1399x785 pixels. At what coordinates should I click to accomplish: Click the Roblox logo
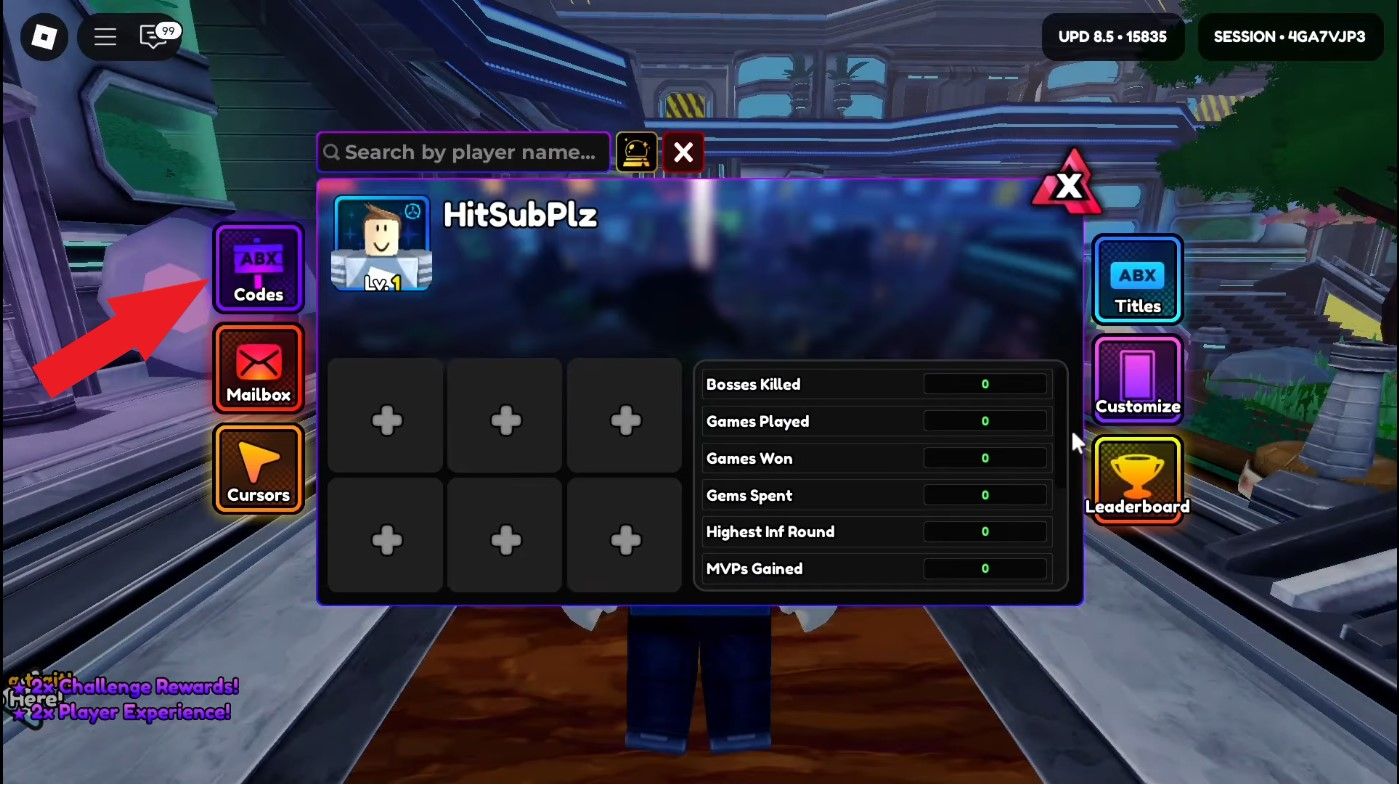42,37
